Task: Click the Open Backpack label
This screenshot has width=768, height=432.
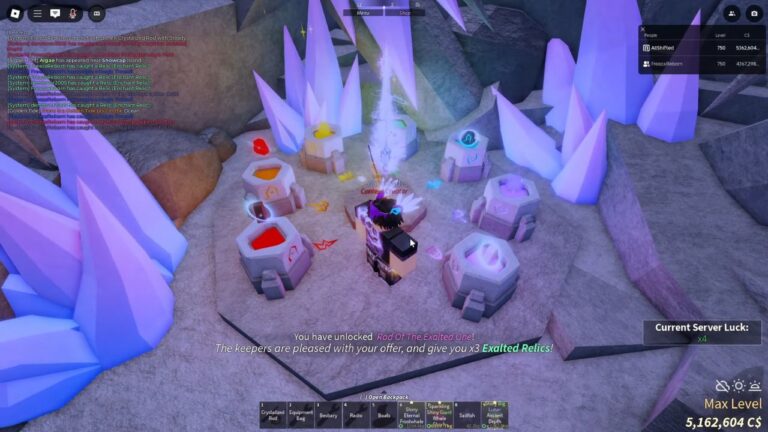Action: pos(385,397)
